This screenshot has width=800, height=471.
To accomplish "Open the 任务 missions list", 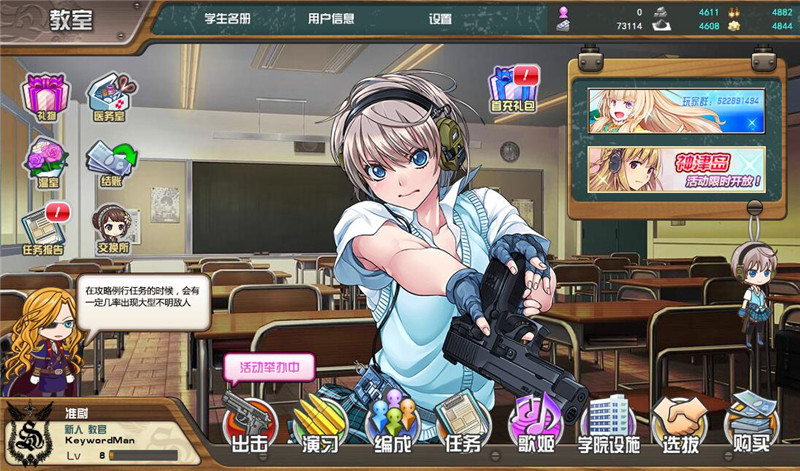I will [x=463, y=424].
